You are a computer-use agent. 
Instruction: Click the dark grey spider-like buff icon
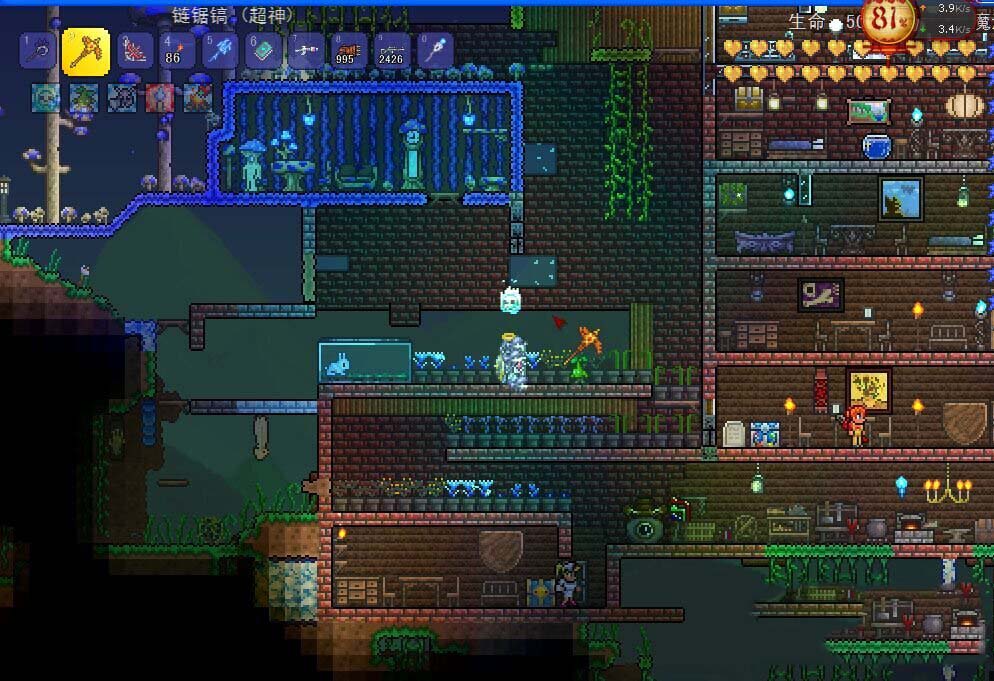[x=122, y=97]
